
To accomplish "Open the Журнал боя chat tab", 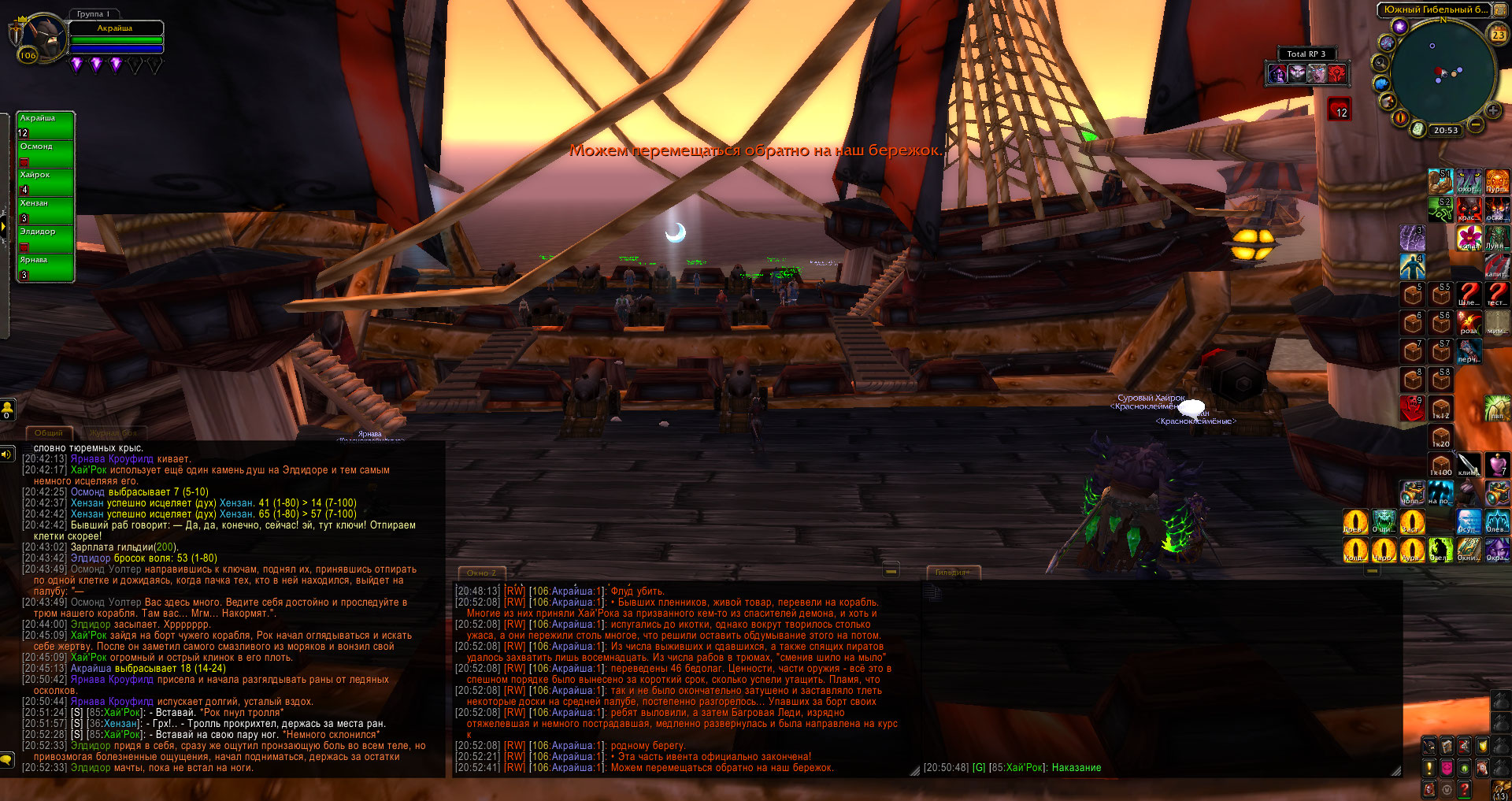I will pyautogui.click(x=113, y=432).
